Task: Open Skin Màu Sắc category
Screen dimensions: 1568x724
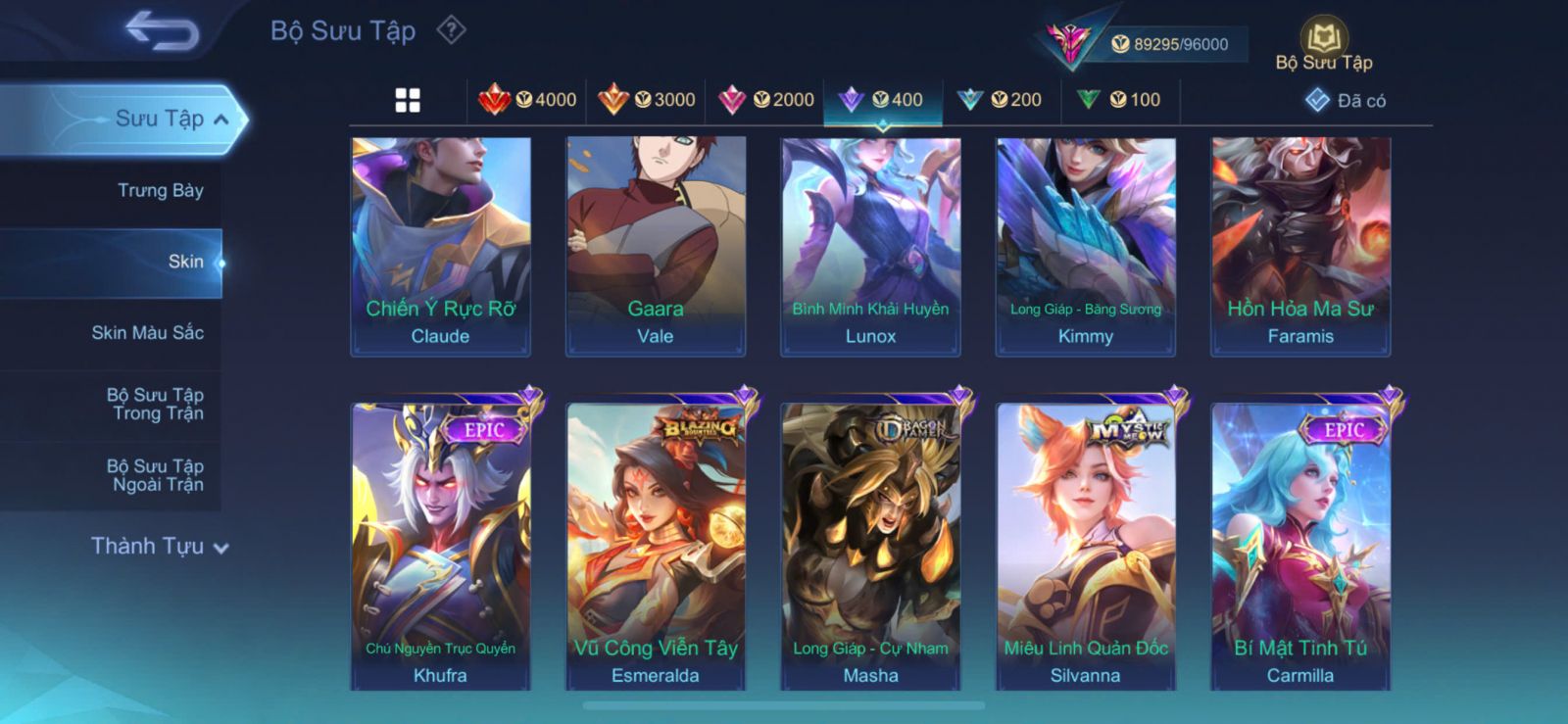Action: (x=147, y=332)
